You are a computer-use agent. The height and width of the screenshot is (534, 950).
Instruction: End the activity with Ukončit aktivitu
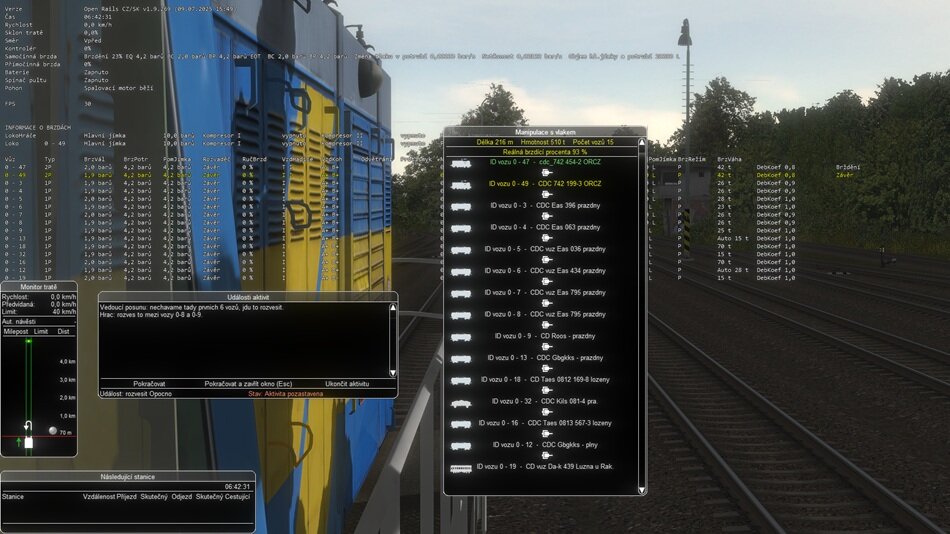click(347, 383)
